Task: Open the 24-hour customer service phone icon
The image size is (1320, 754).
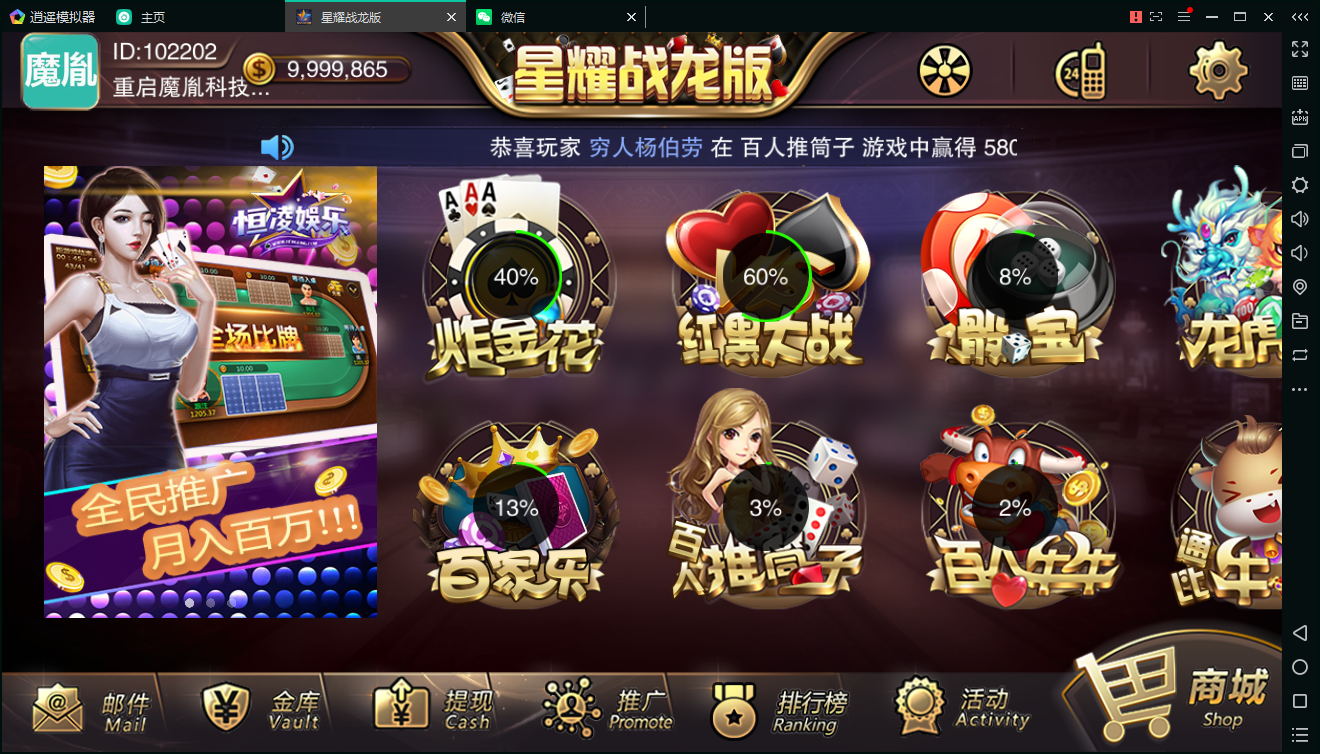Action: tap(1080, 71)
